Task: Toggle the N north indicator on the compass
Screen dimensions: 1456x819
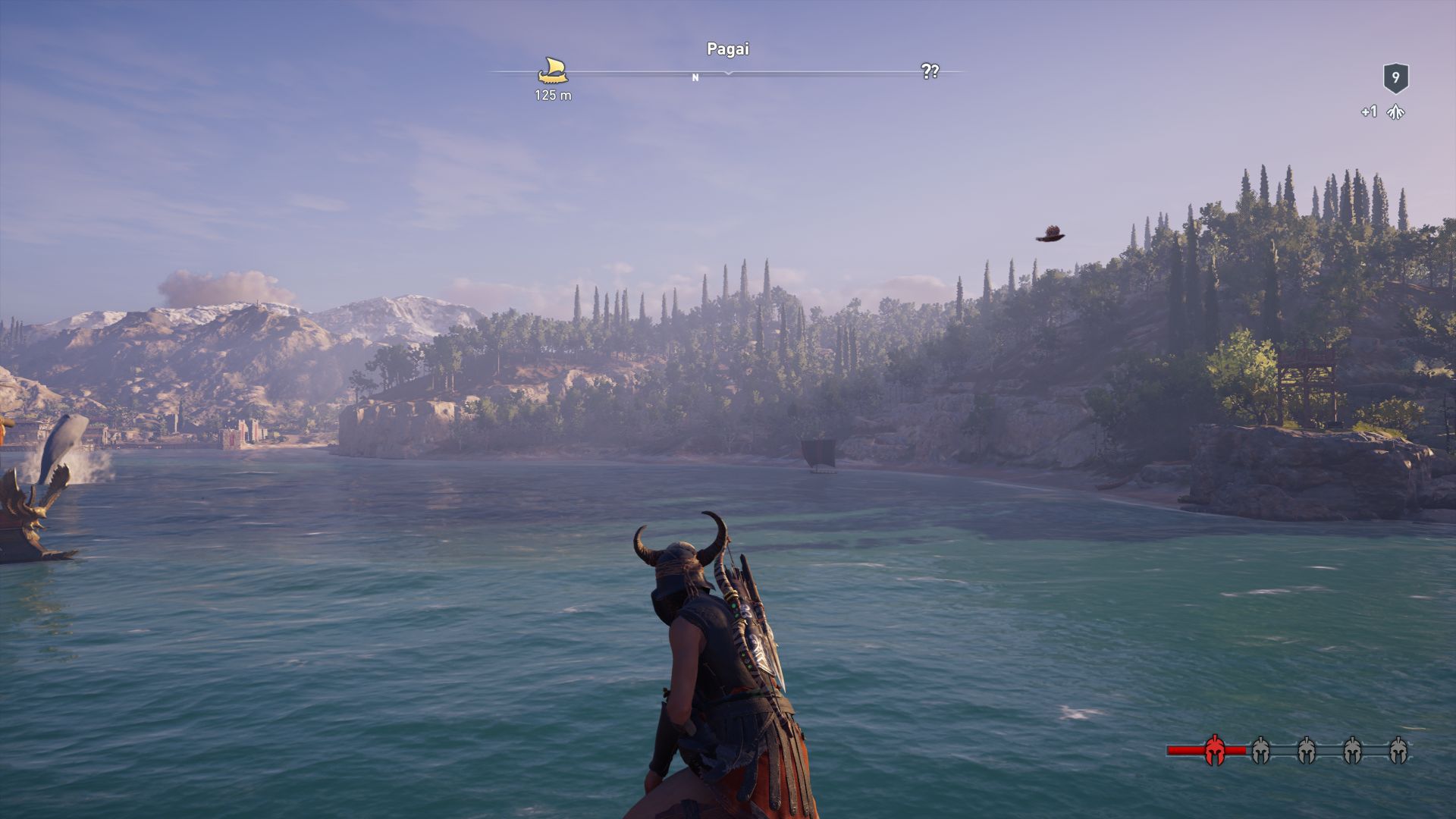Action: tap(695, 76)
